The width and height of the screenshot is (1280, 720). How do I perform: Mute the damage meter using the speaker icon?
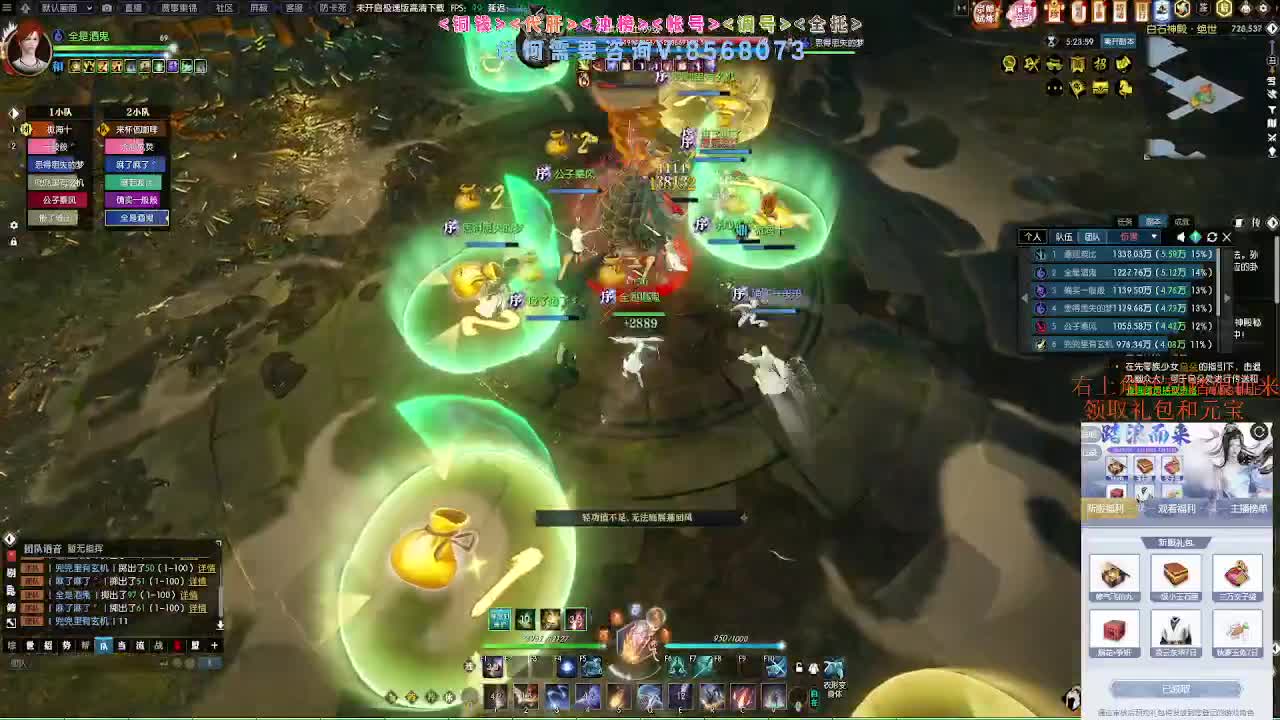click(x=1181, y=237)
